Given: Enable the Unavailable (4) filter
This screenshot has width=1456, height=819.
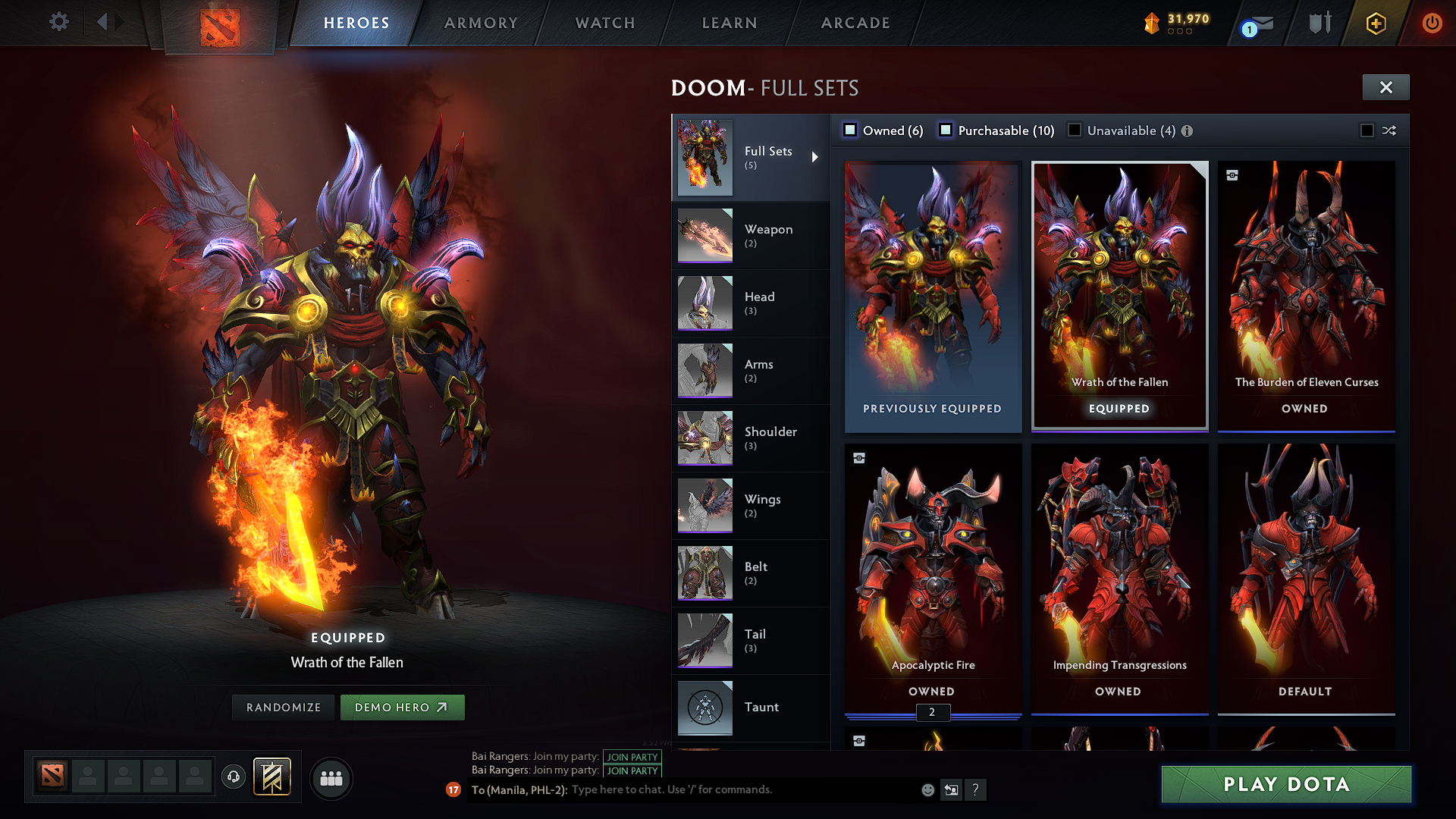Looking at the screenshot, I should click(x=1075, y=130).
